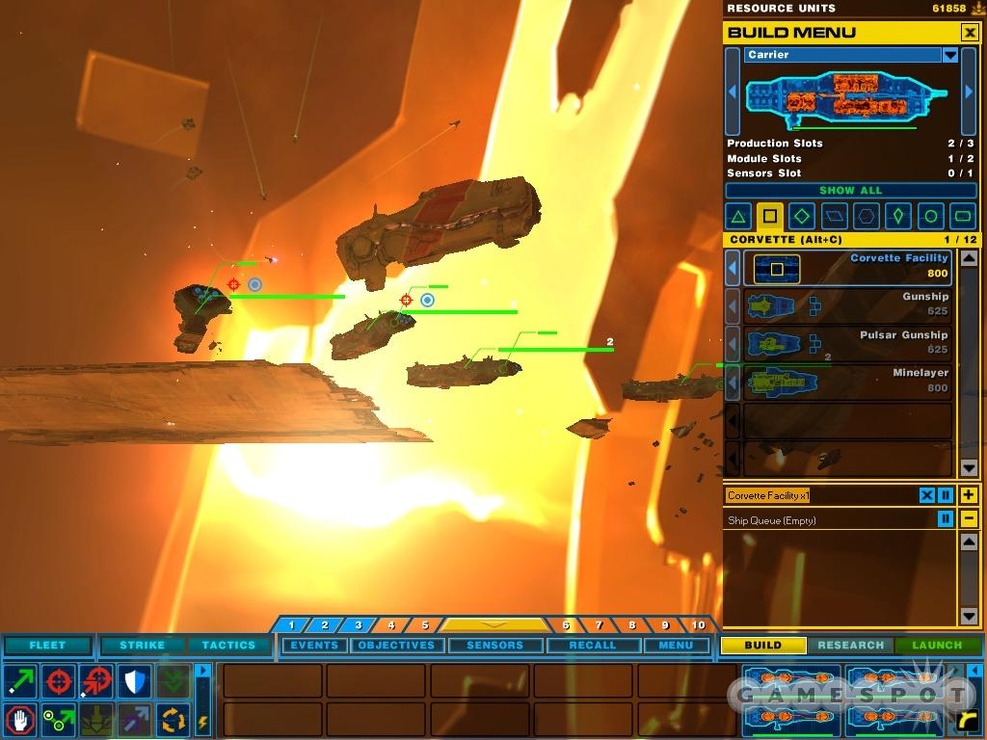
Task: Open the Sensors manager
Action: (494, 645)
